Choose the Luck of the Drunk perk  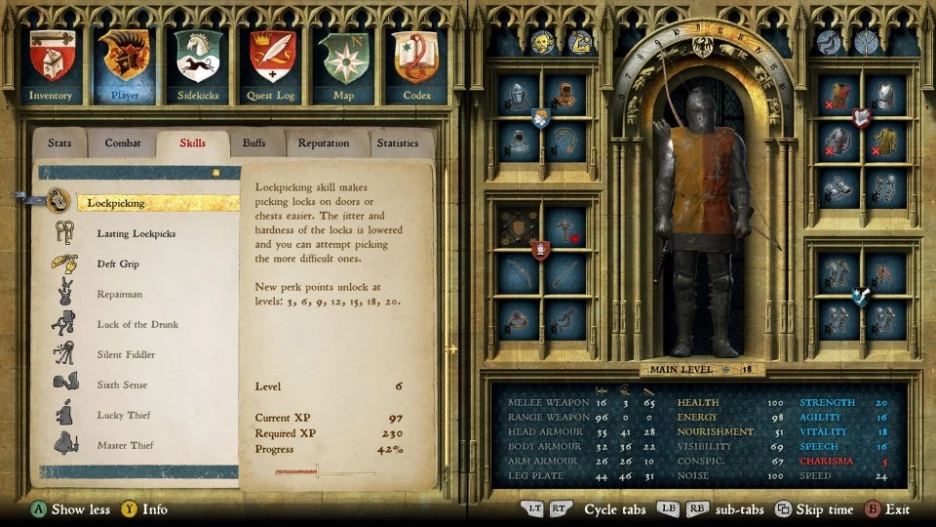tap(136, 324)
